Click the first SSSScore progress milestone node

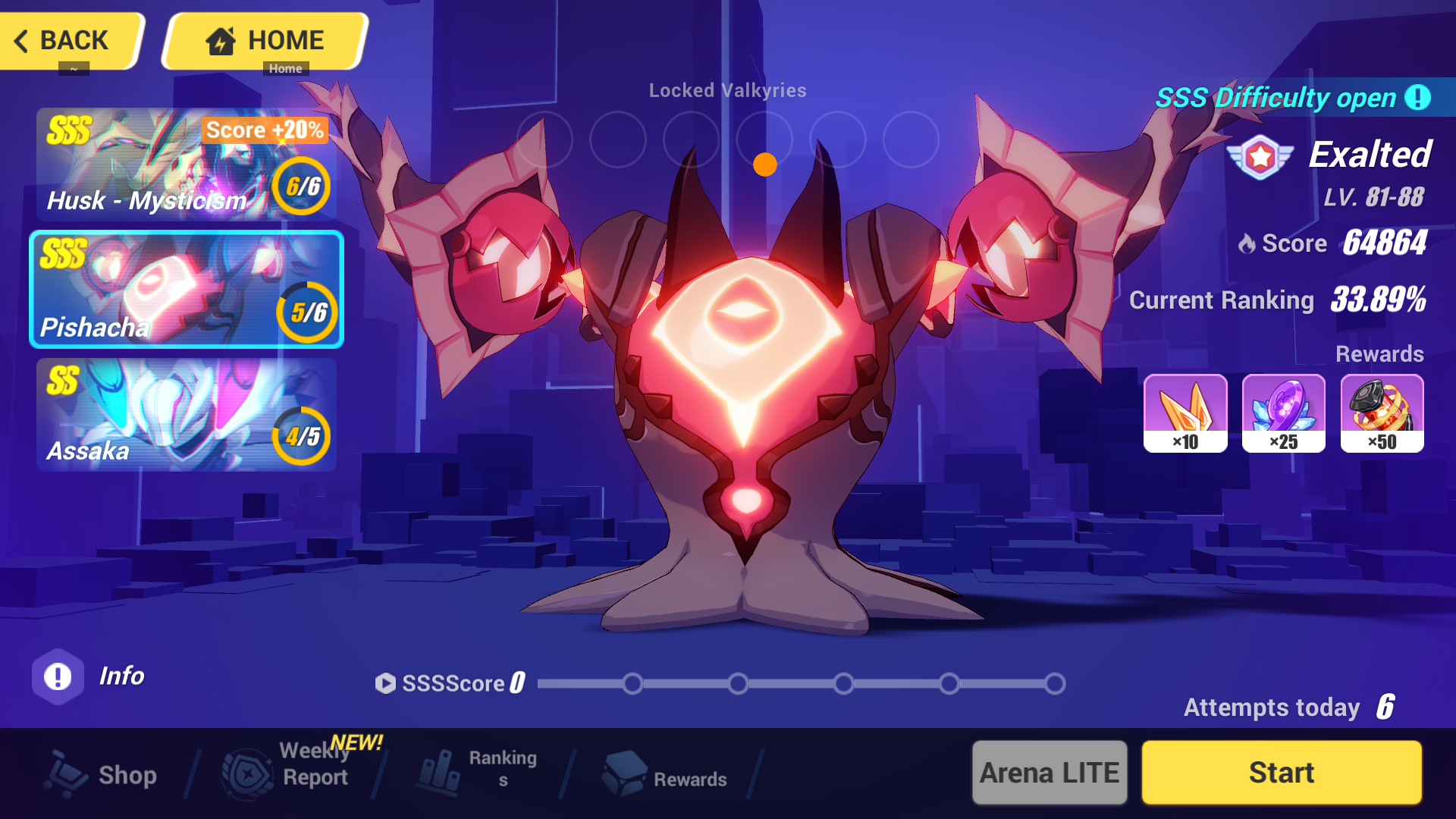pos(633,683)
